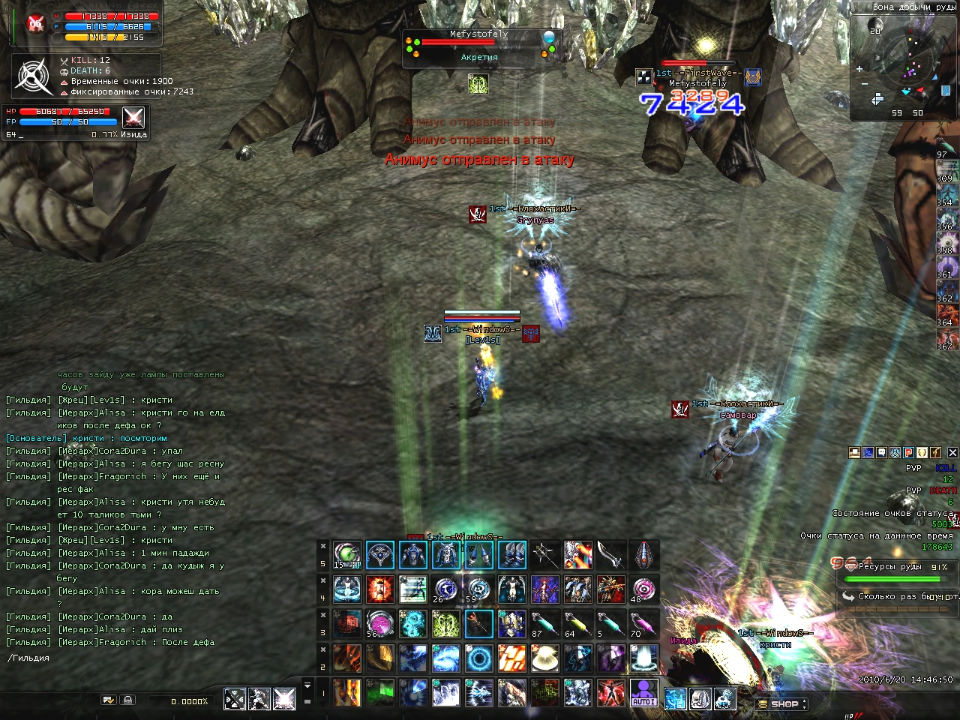Use the cyan syringe potion with count 87
The image size is (960, 720).
coord(545,623)
